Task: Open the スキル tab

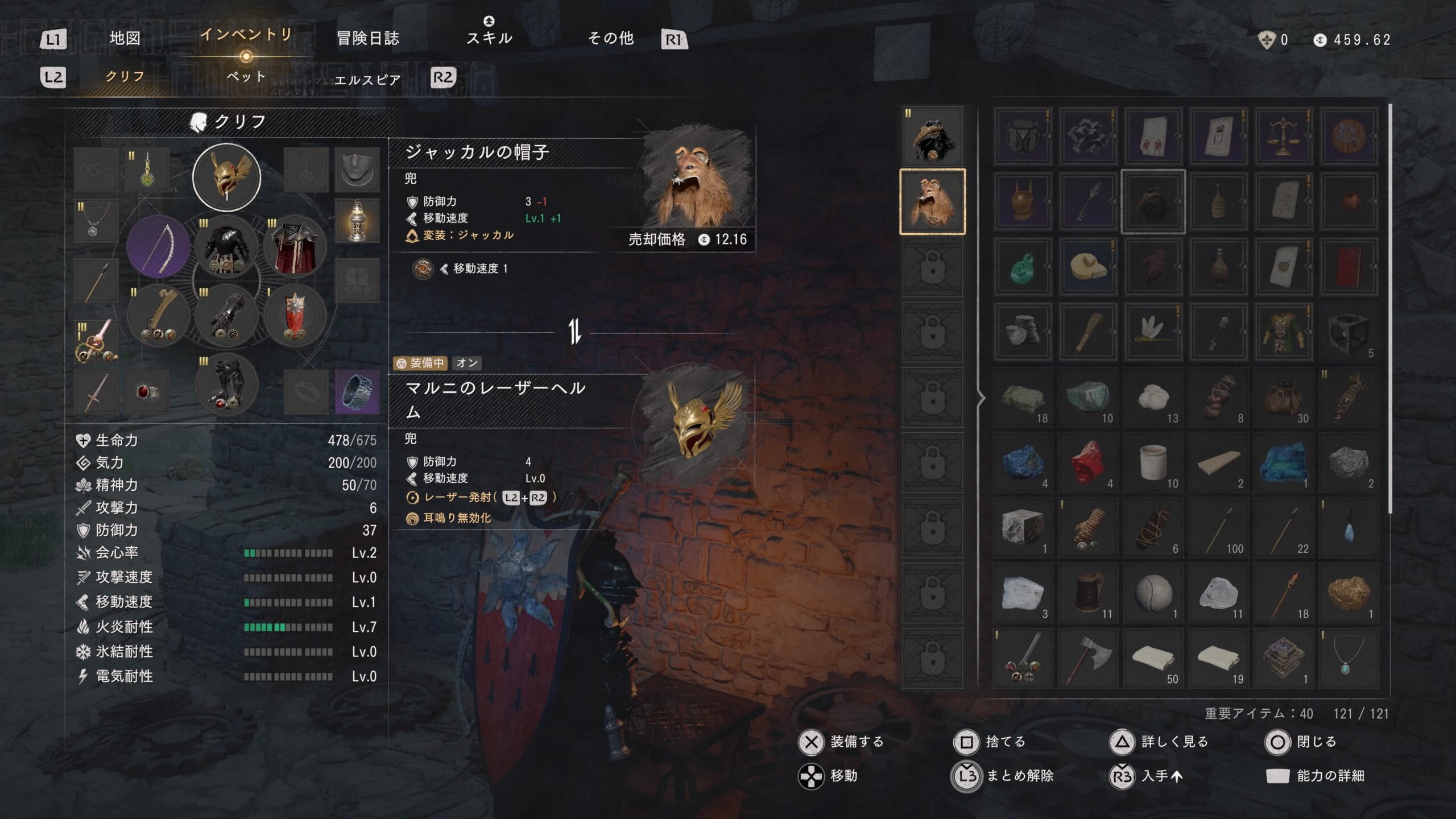Action: click(x=489, y=38)
